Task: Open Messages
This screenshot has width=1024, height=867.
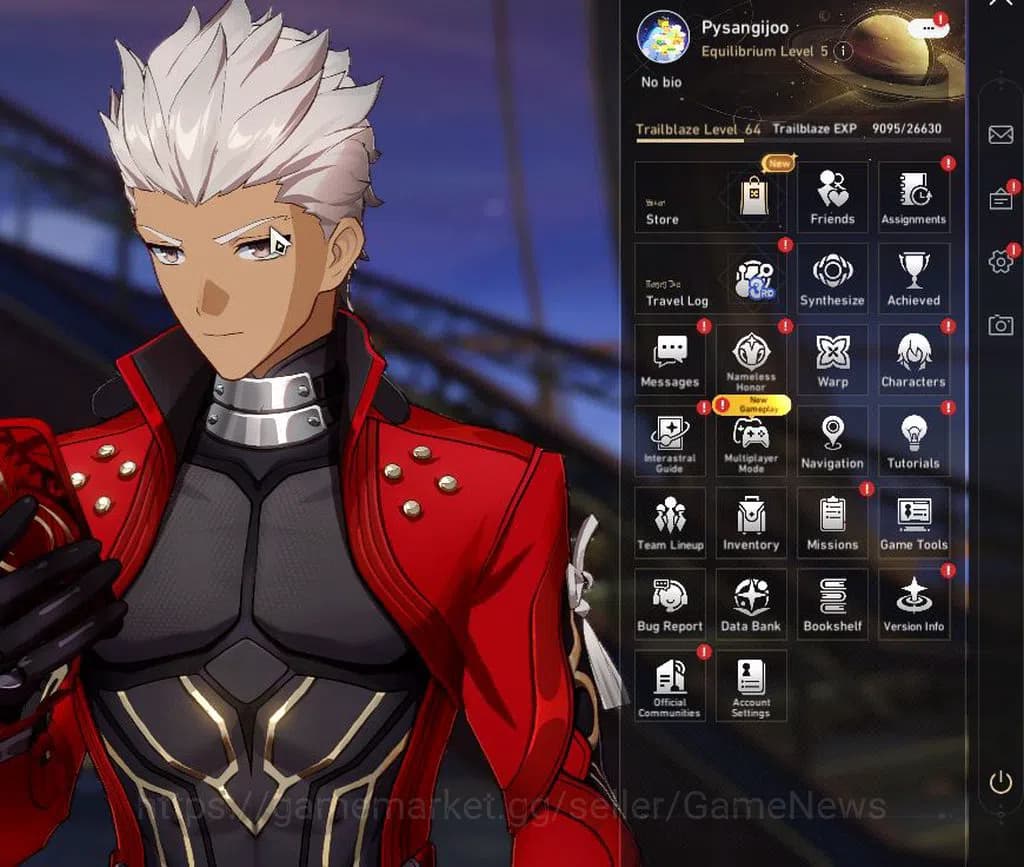Action: point(669,360)
